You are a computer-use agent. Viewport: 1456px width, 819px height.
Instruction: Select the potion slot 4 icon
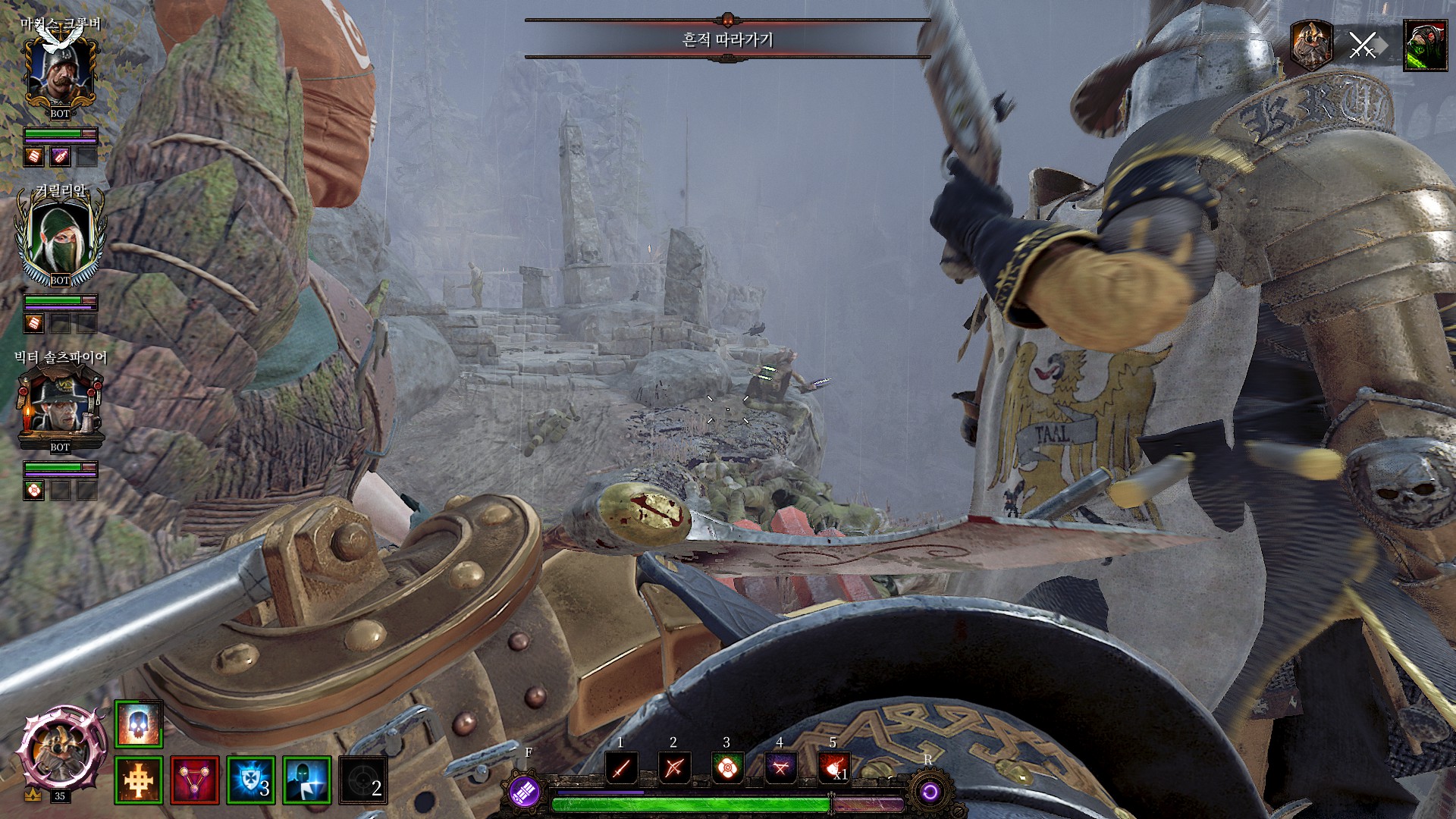click(780, 768)
